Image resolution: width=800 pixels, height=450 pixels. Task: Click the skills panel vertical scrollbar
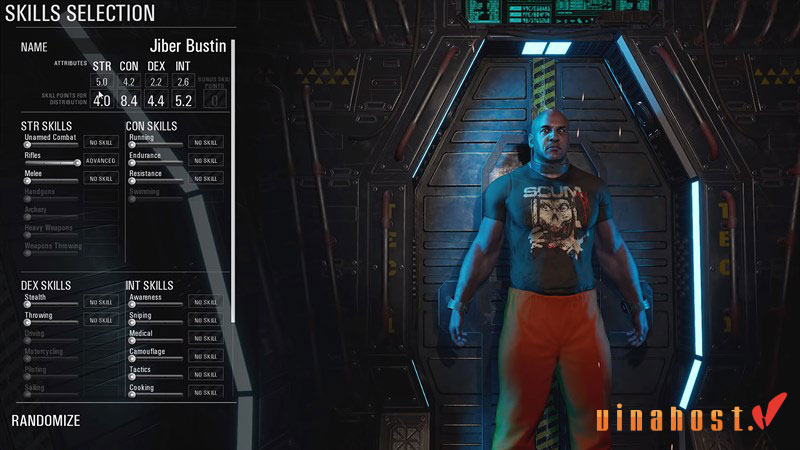(233, 180)
